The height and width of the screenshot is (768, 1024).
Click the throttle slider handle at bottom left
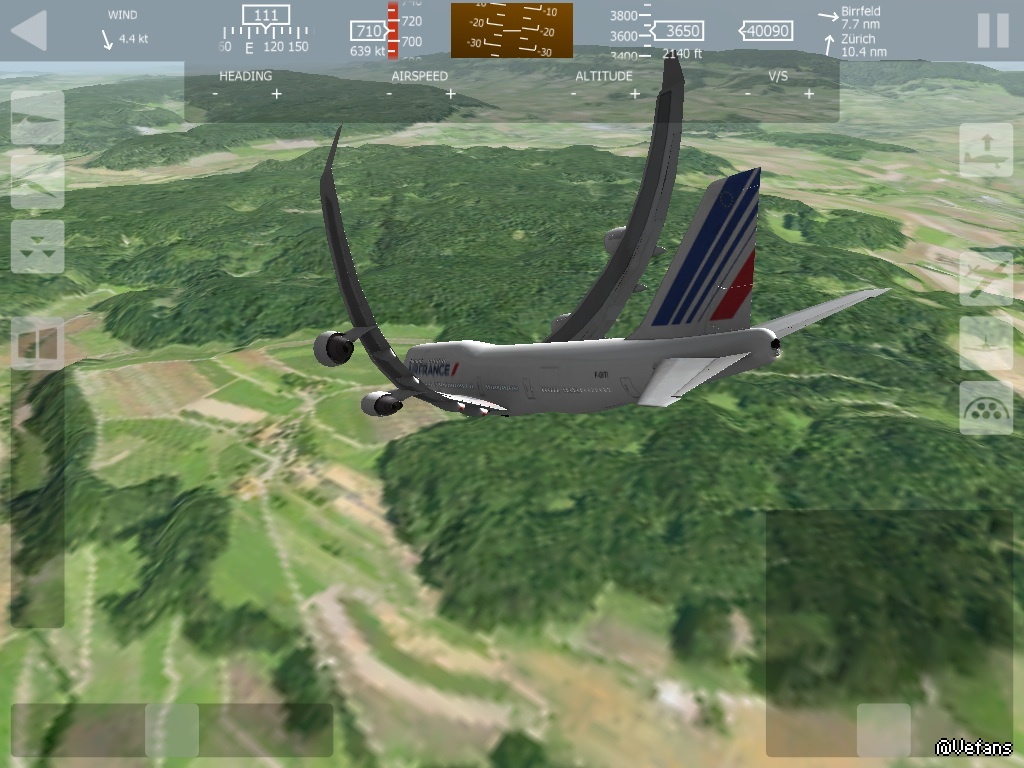pyautogui.click(x=172, y=730)
